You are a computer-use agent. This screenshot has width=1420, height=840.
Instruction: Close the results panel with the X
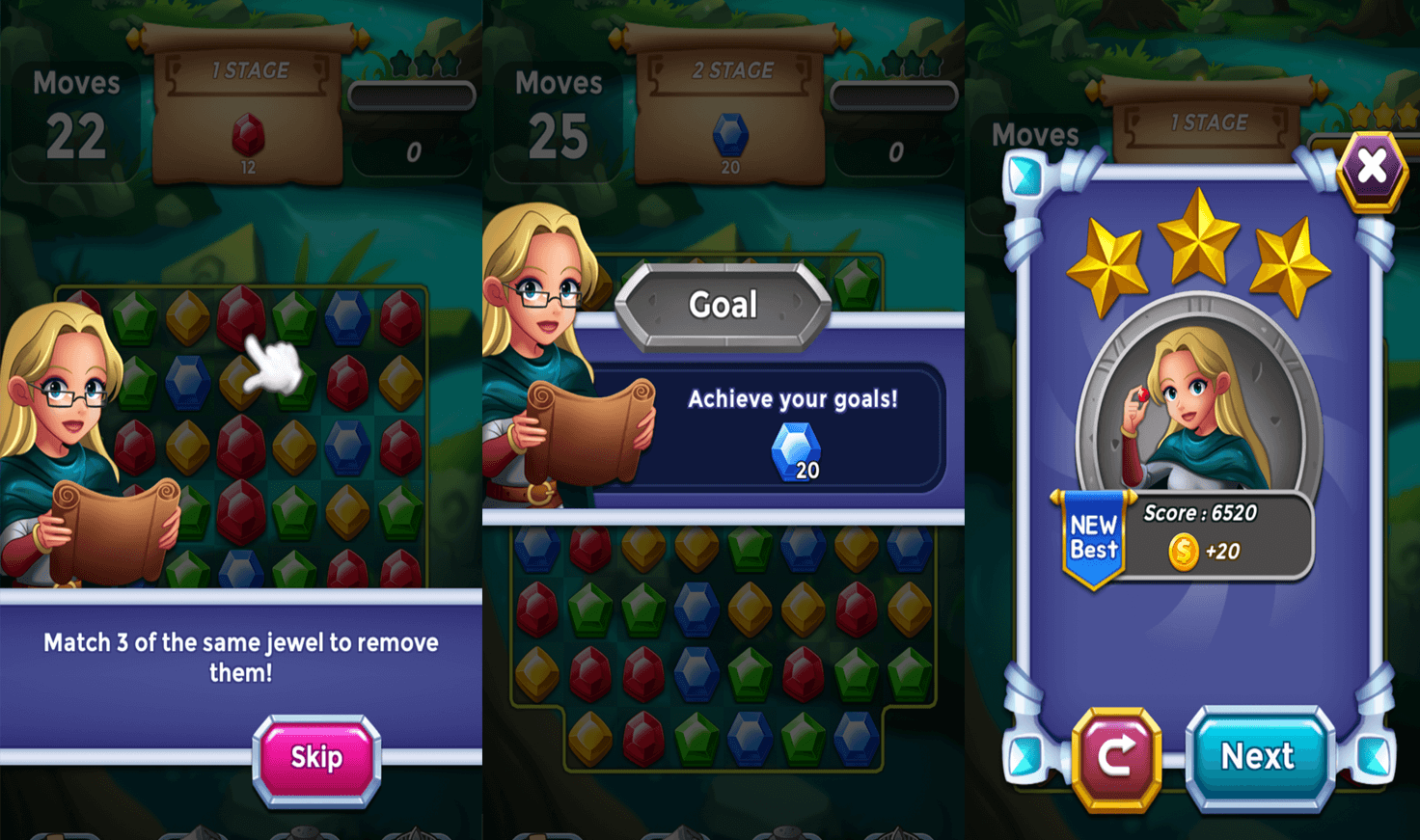pyautogui.click(x=1372, y=168)
